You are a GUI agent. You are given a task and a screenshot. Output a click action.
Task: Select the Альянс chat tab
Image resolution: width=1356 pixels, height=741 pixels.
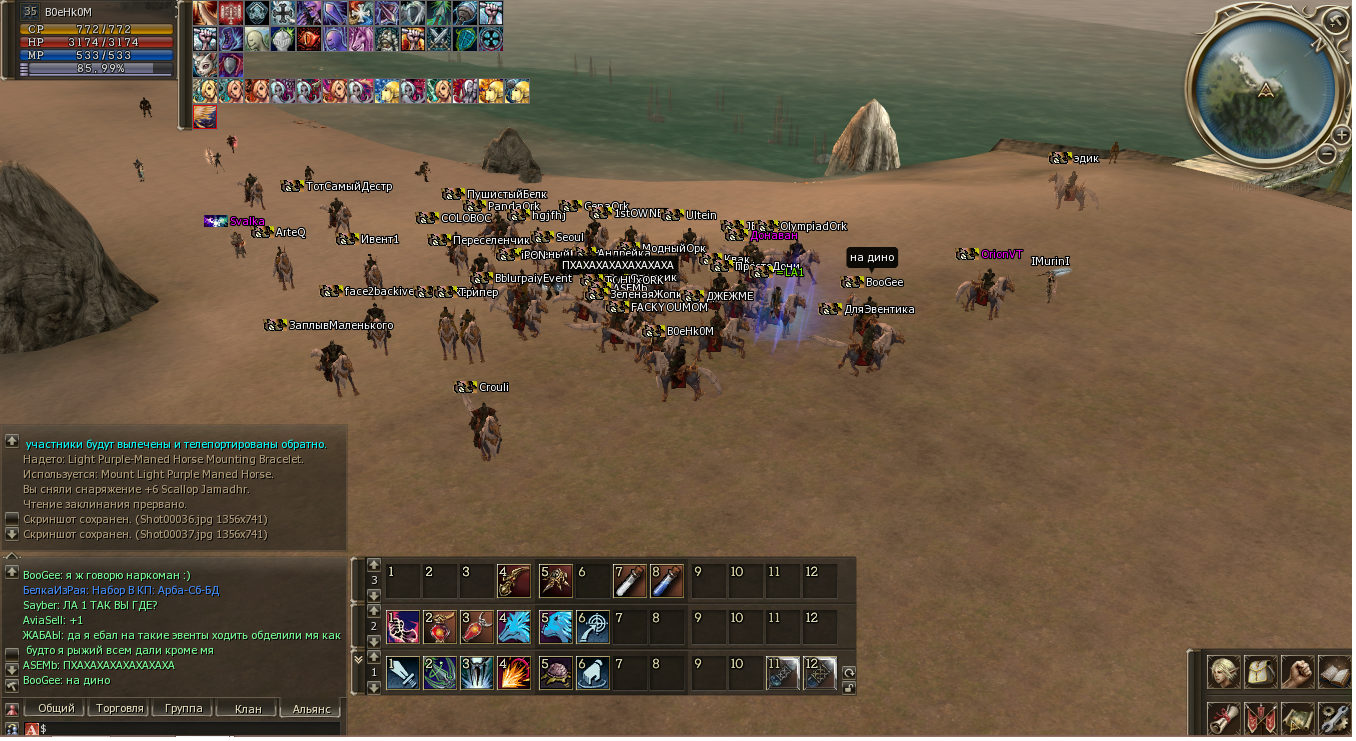[311, 708]
